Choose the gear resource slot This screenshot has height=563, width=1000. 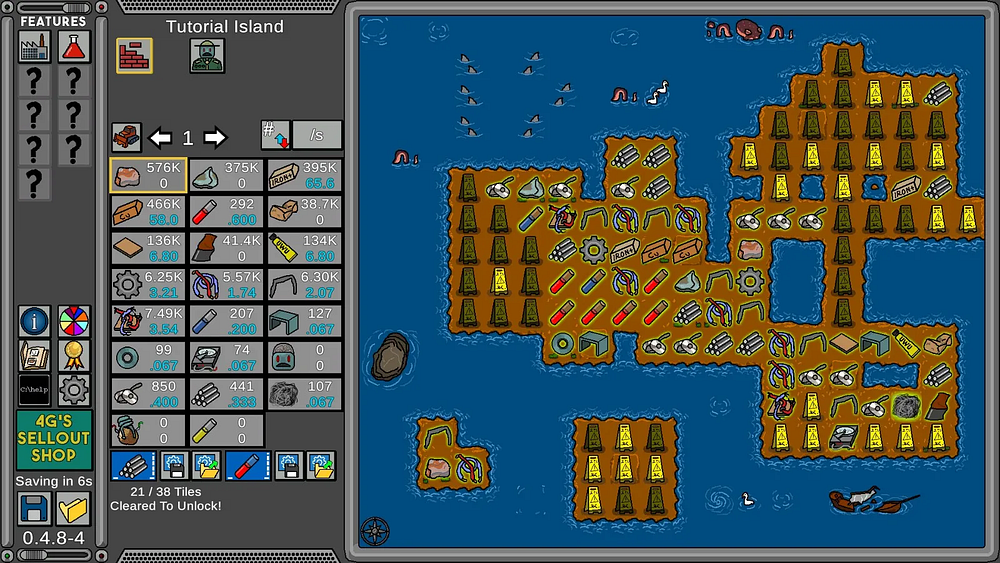tap(148, 284)
